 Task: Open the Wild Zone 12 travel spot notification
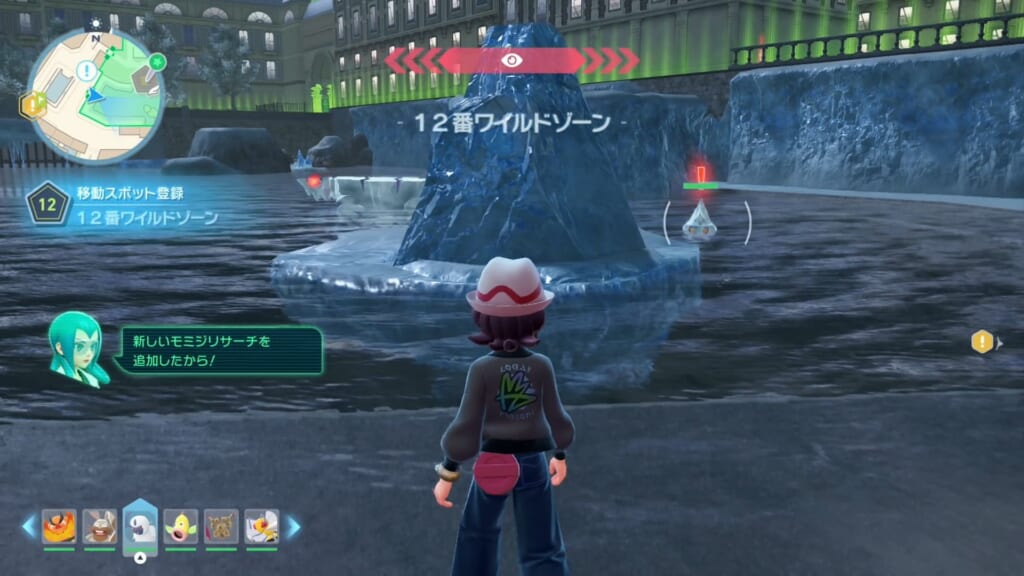click(x=125, y=203)
